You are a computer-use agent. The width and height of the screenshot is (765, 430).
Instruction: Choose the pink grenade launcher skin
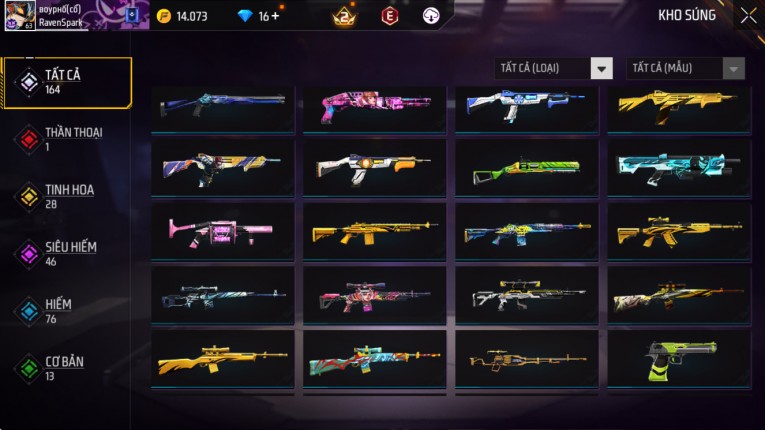click(223, 232)
